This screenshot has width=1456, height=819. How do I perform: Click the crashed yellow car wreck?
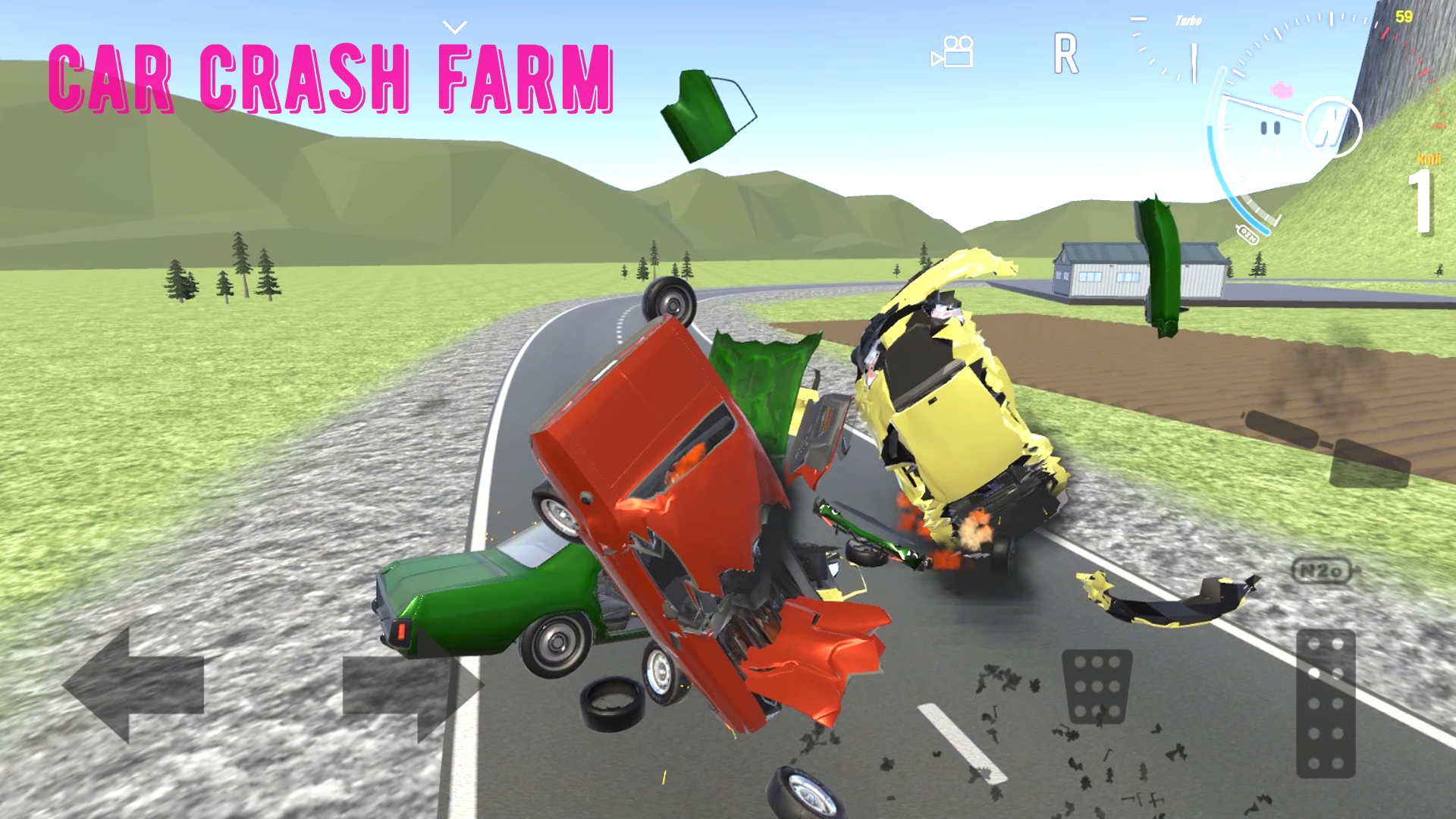pos(948,425)
